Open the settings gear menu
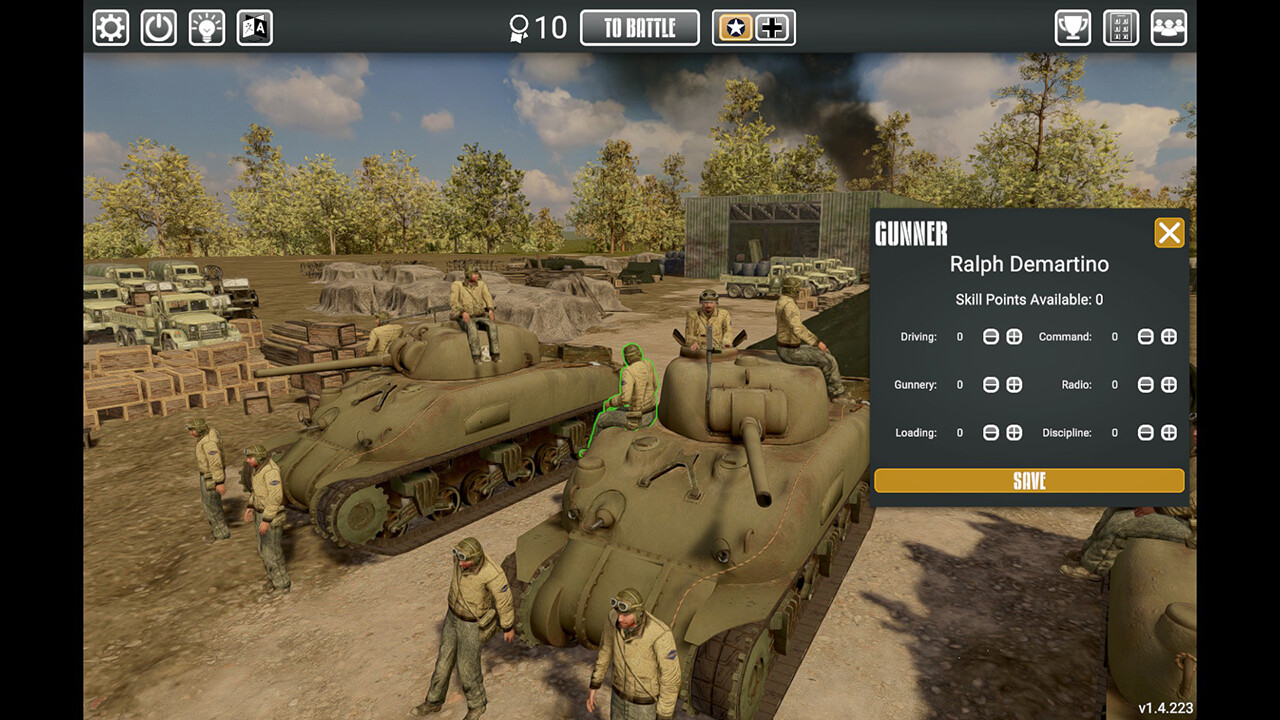Screen dimensions: 1280x720 click(110, 27)
